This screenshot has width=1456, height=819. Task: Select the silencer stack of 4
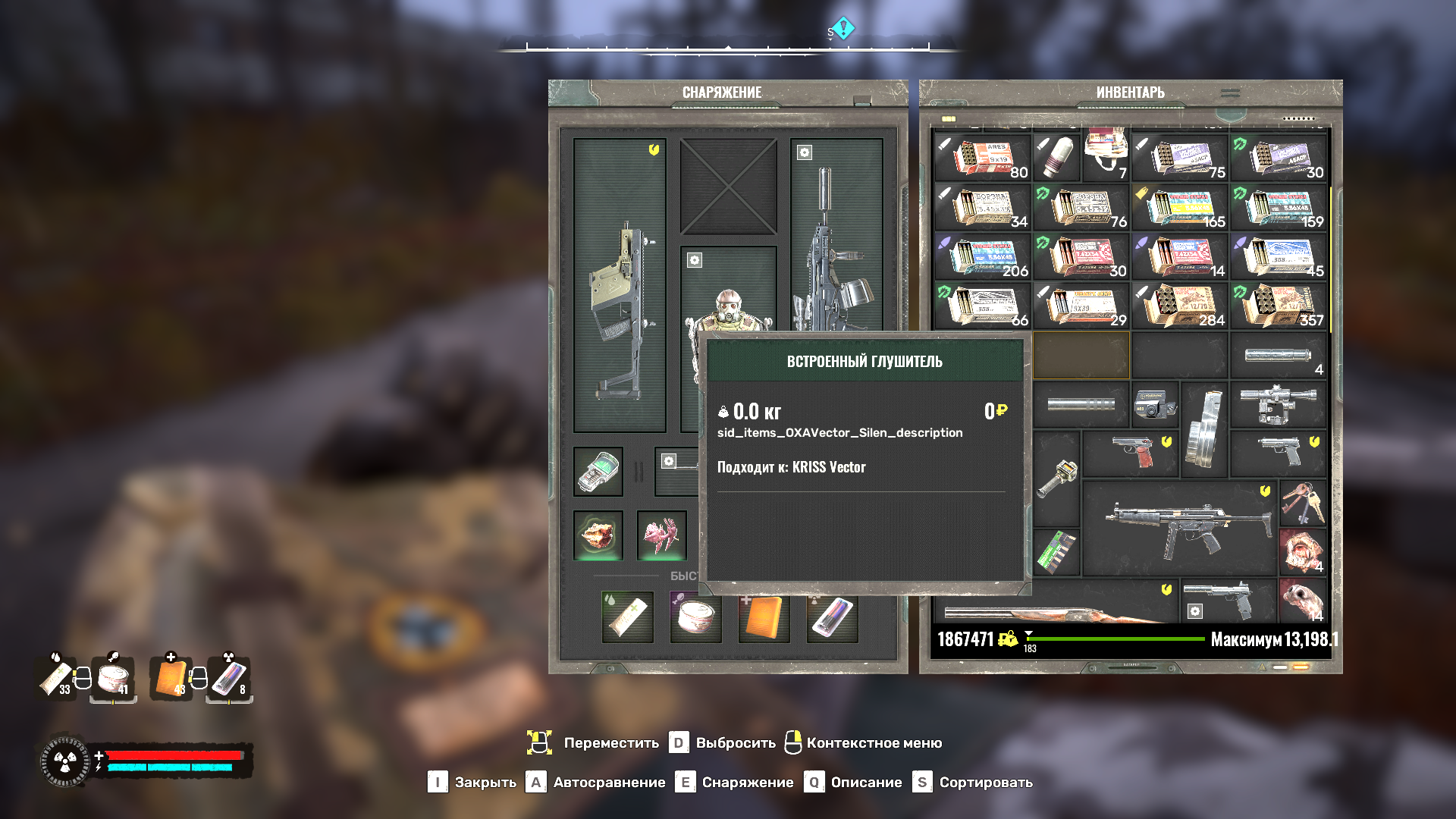click(1279, 355)
